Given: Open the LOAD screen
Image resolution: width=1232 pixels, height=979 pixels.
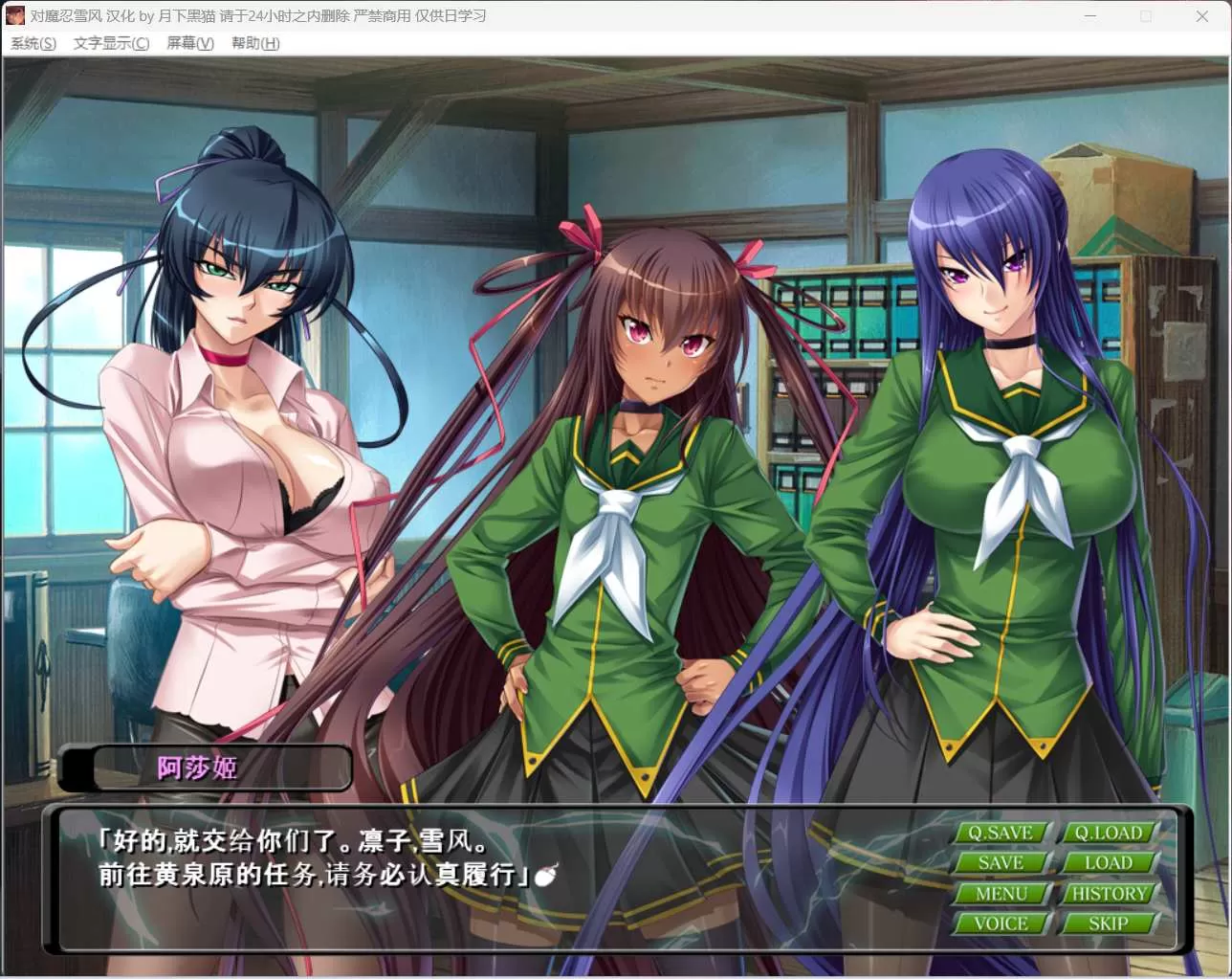Looking at the screenshot, I should click(1108, 862).
